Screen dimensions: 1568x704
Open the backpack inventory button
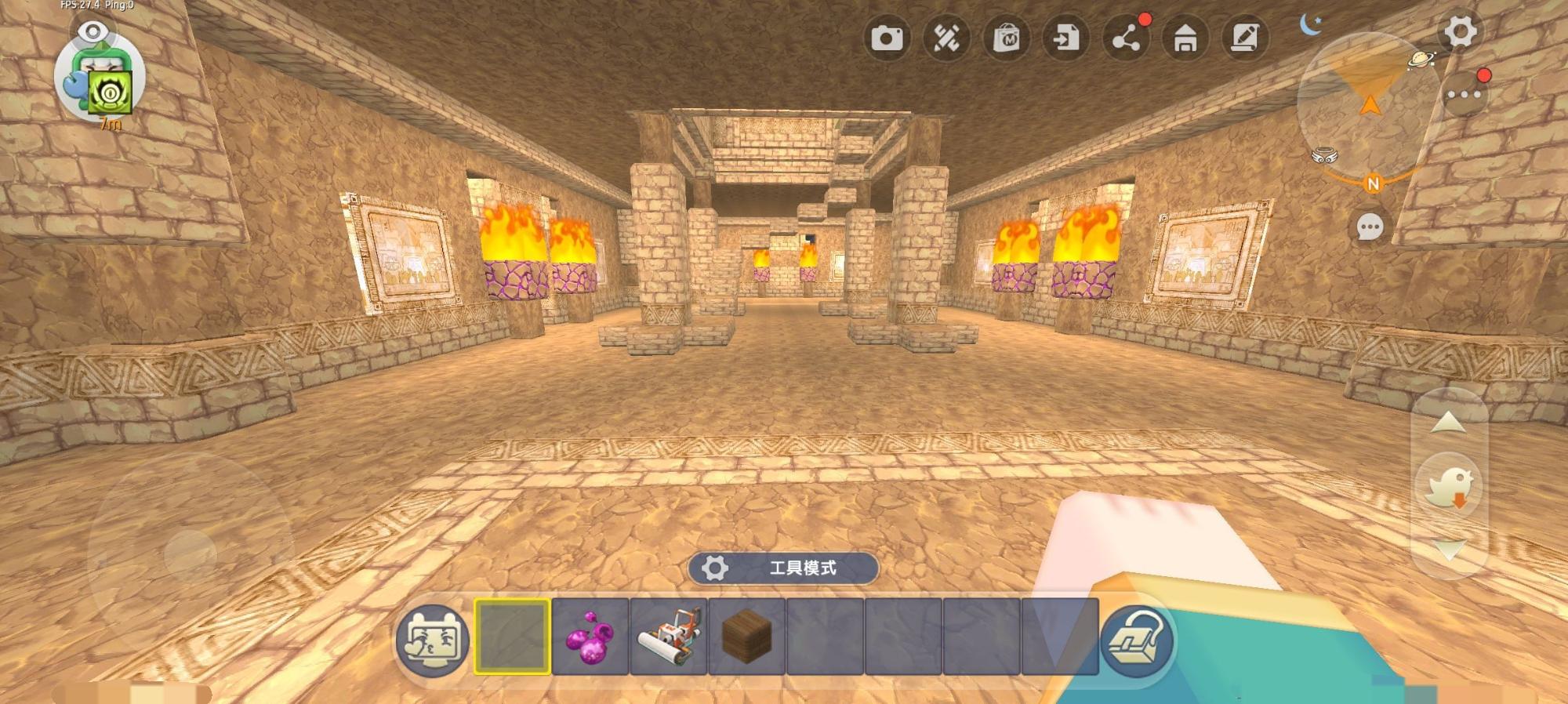1136,640
